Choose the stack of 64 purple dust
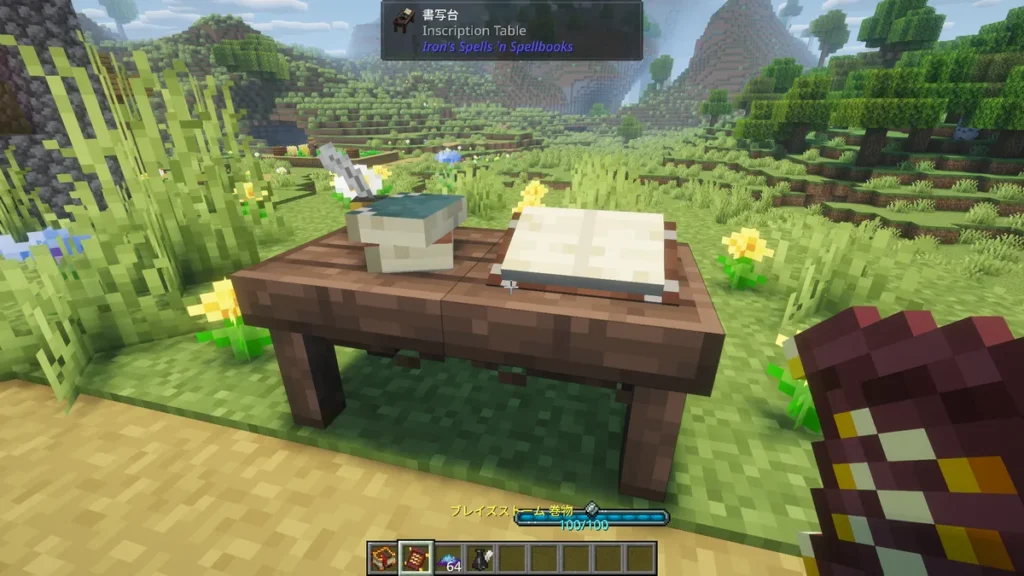 [448, 558]
